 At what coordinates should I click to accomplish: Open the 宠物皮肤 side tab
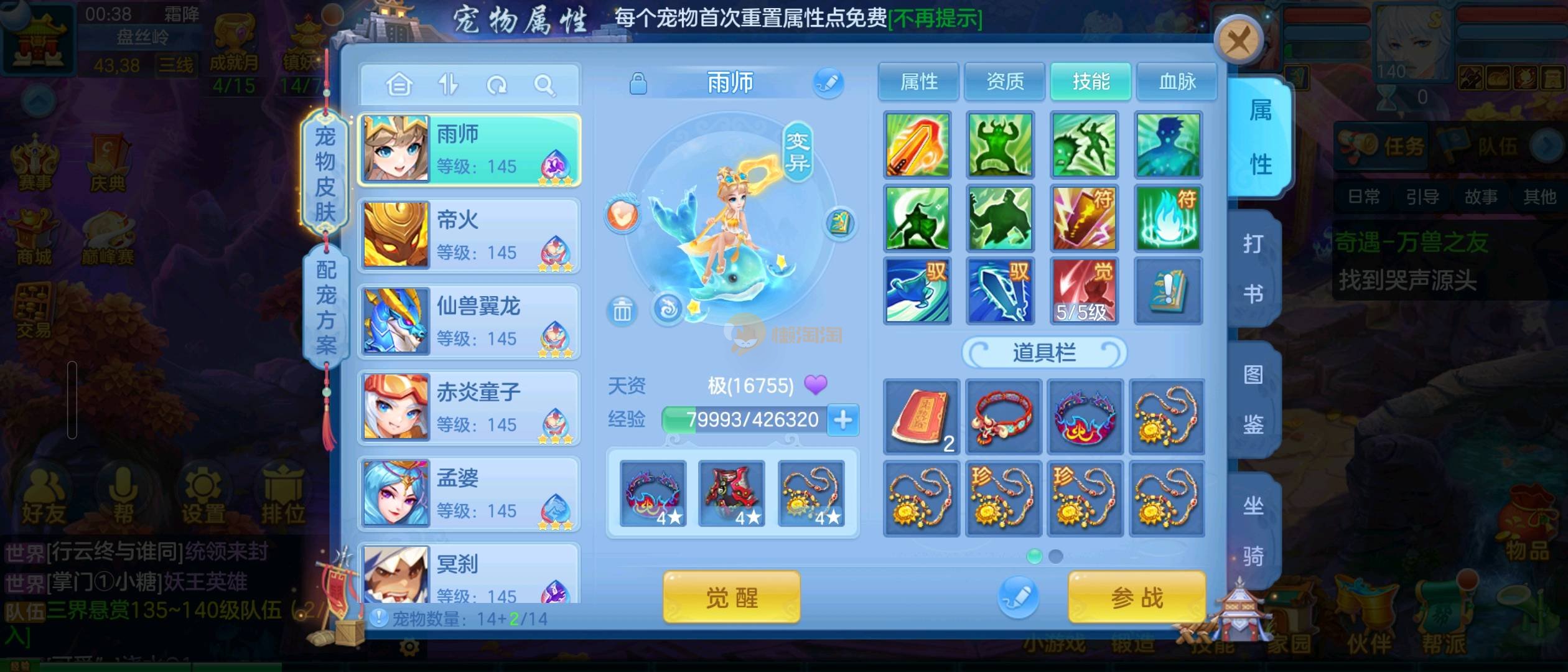325,173
